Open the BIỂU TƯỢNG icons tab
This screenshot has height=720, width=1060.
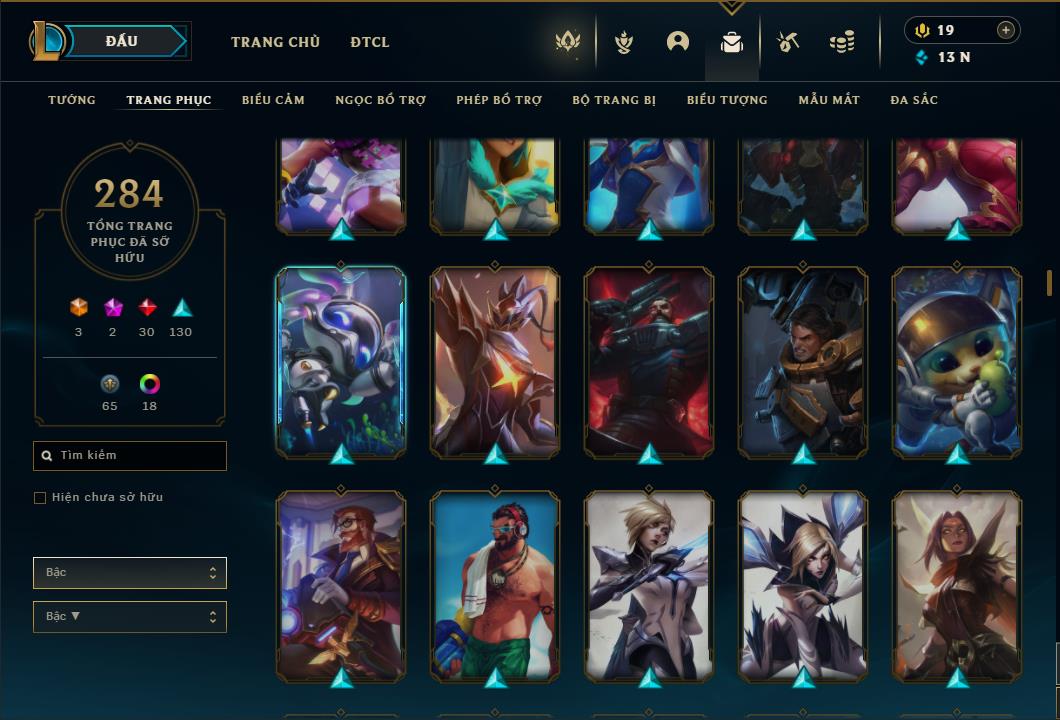[727, 100]
